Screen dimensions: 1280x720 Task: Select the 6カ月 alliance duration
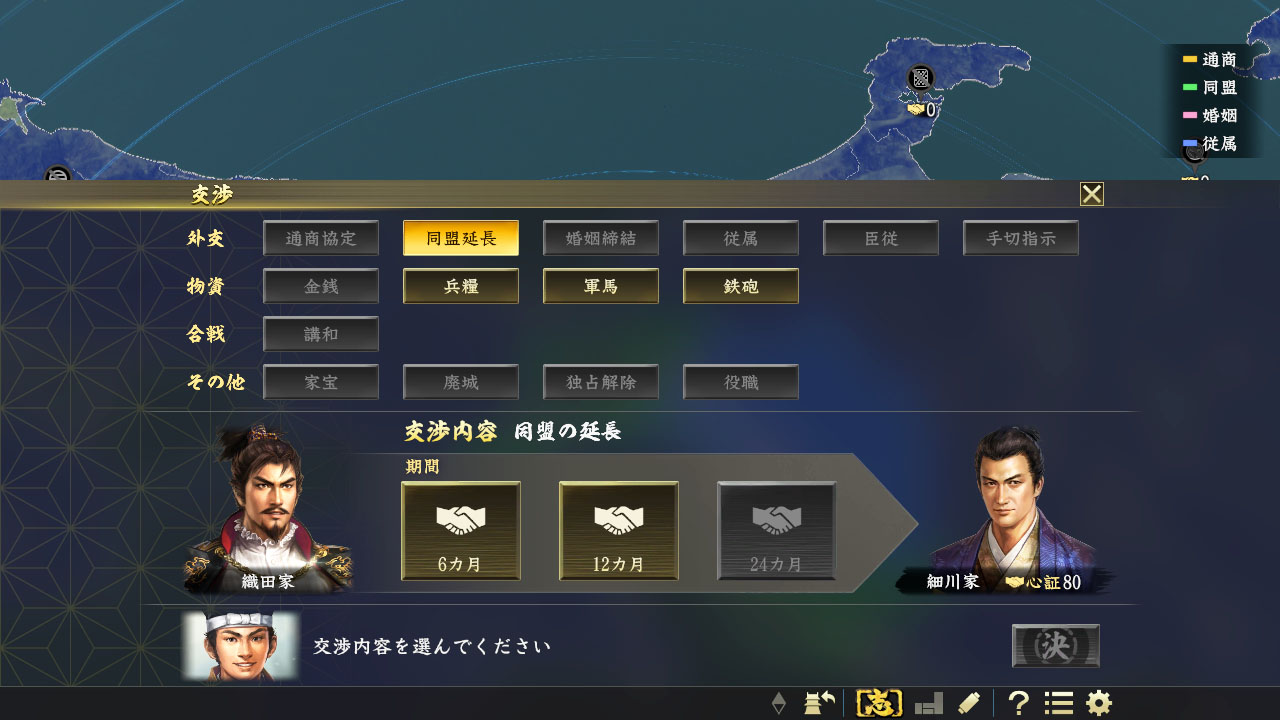click(x=460, y=531)
